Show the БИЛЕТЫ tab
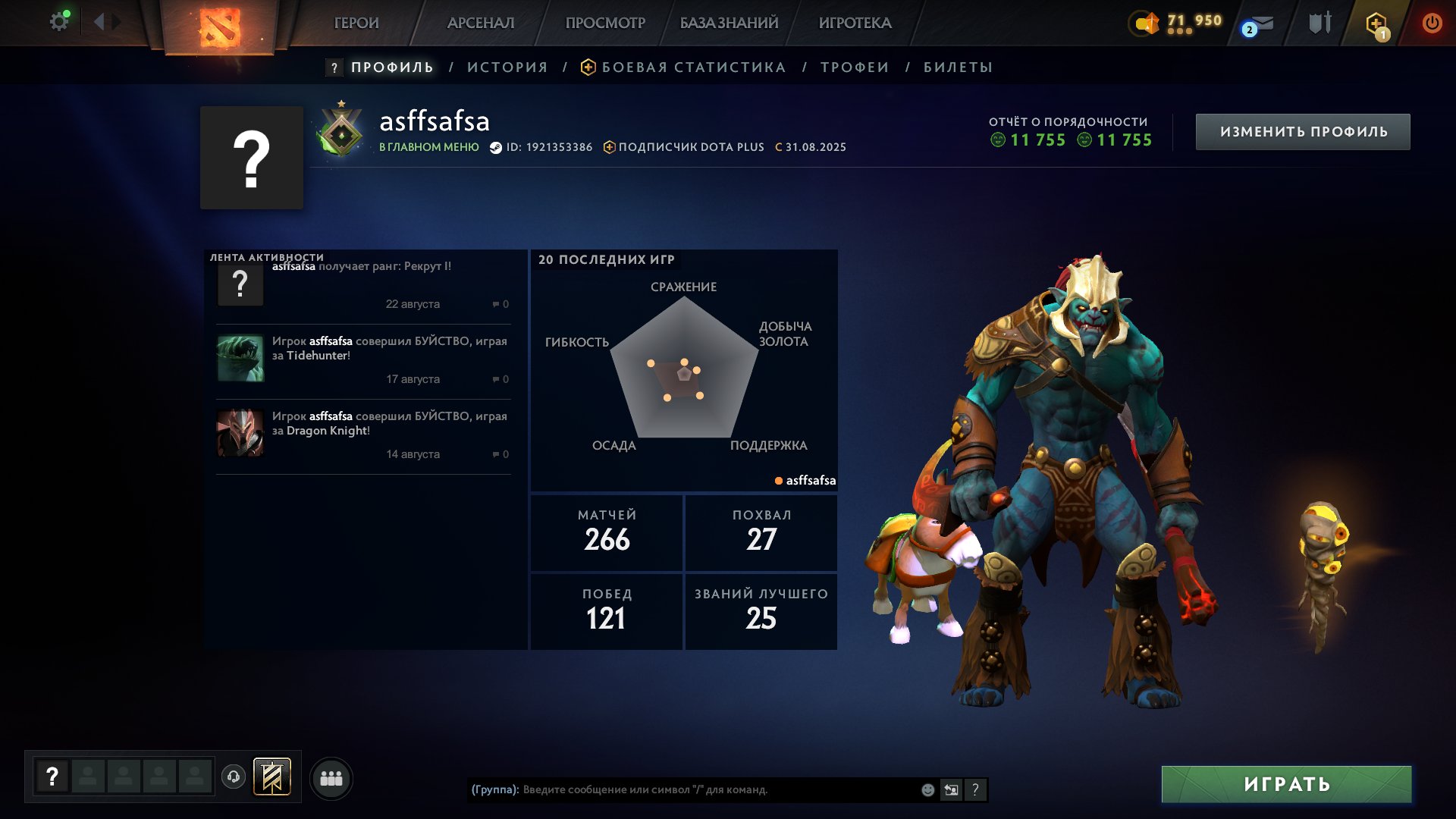 (958, 67)
